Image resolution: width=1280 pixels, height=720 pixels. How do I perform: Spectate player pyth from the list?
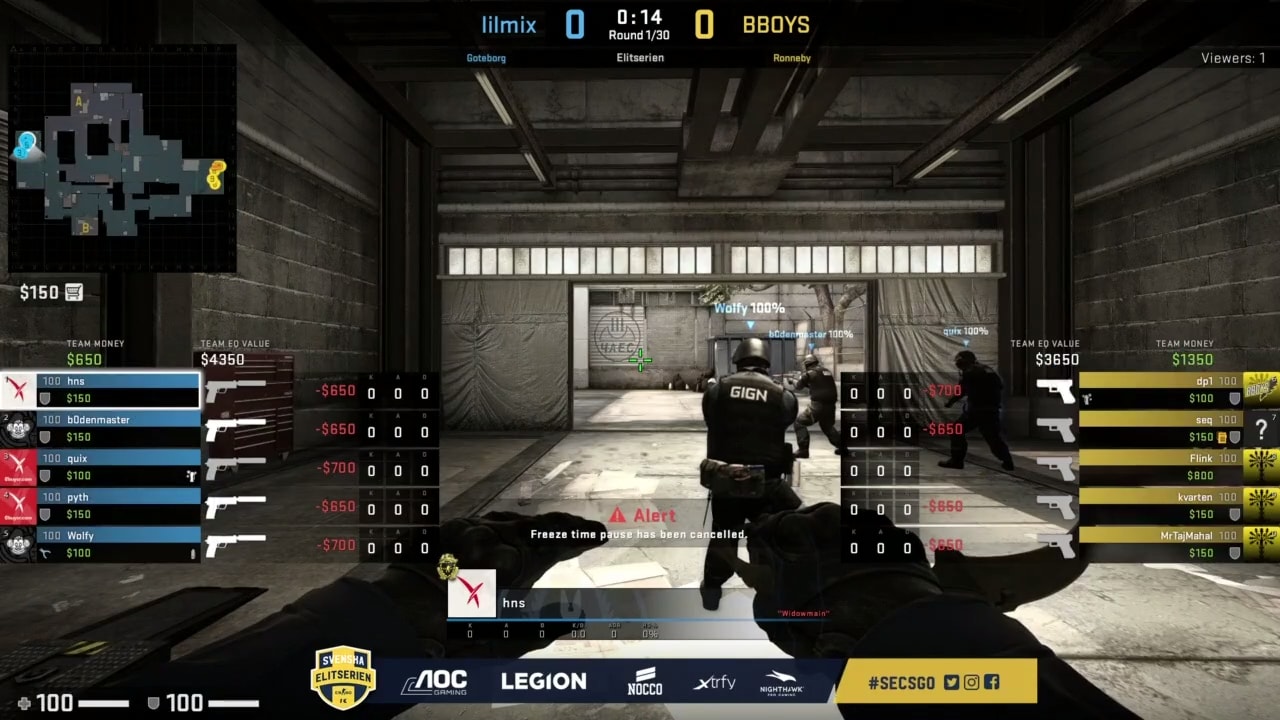tap(118, 506)
